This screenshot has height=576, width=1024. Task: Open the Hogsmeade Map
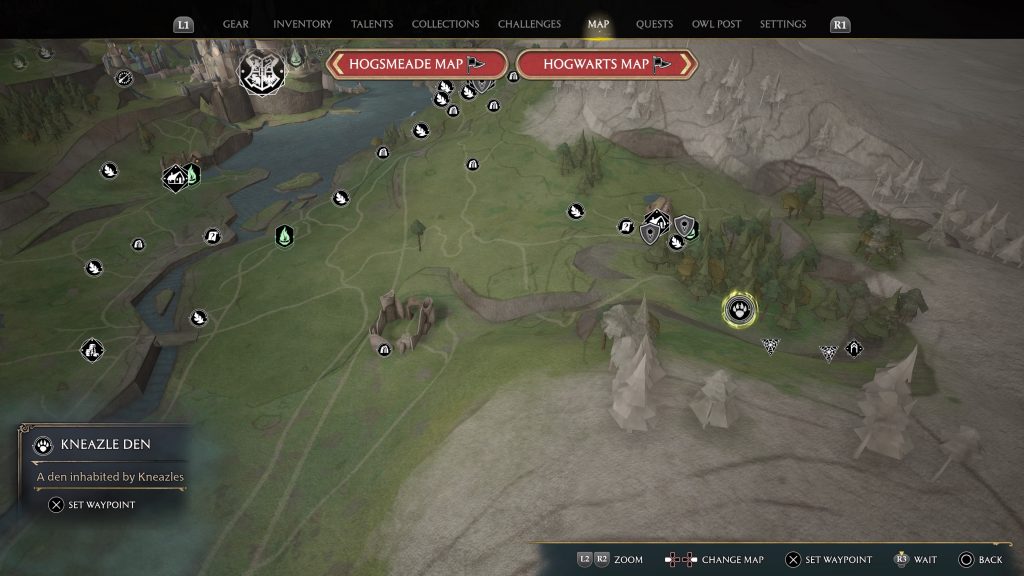(416, 64)
